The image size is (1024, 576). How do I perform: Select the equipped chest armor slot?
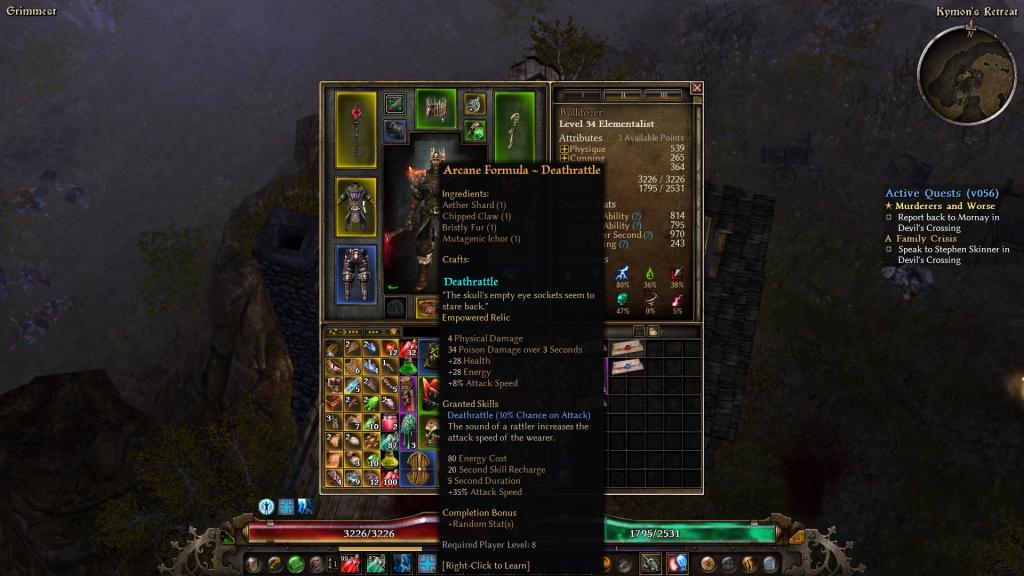point(356,207)
